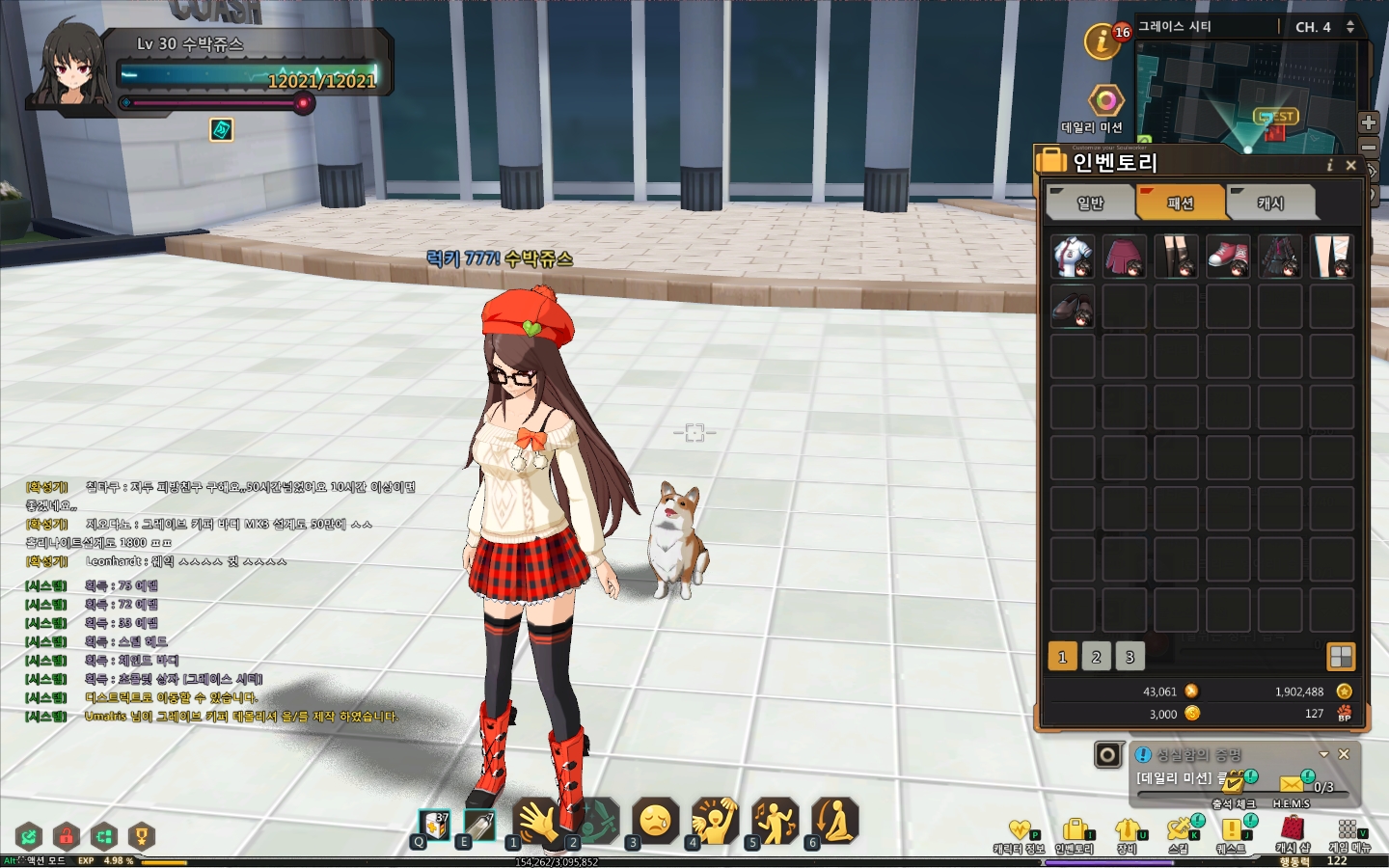
Task: Open the CH. 4 channel selector
Action: click(x=1324, y=27)
